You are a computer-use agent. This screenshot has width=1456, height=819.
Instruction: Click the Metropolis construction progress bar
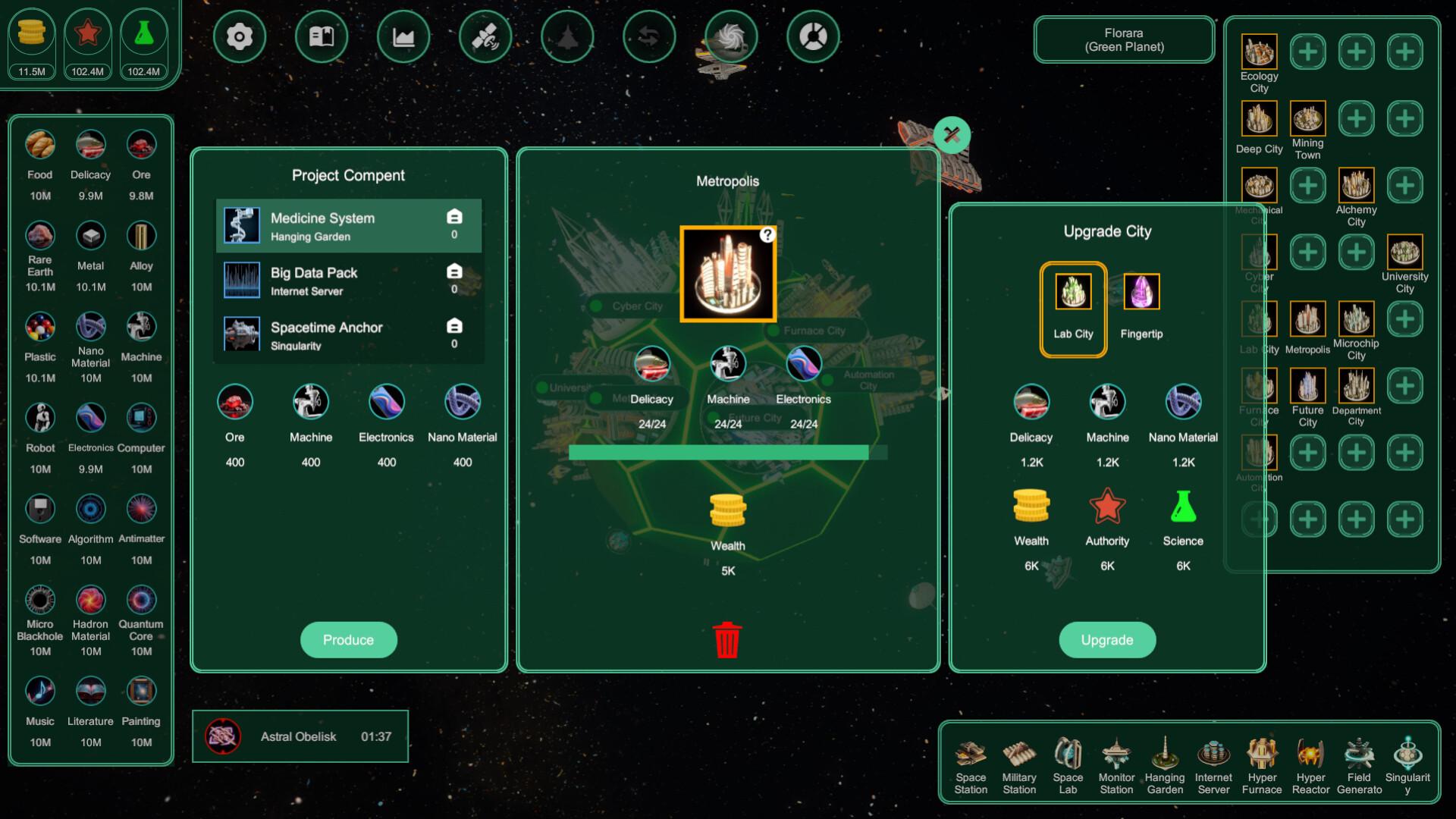(x=727, y=450)
